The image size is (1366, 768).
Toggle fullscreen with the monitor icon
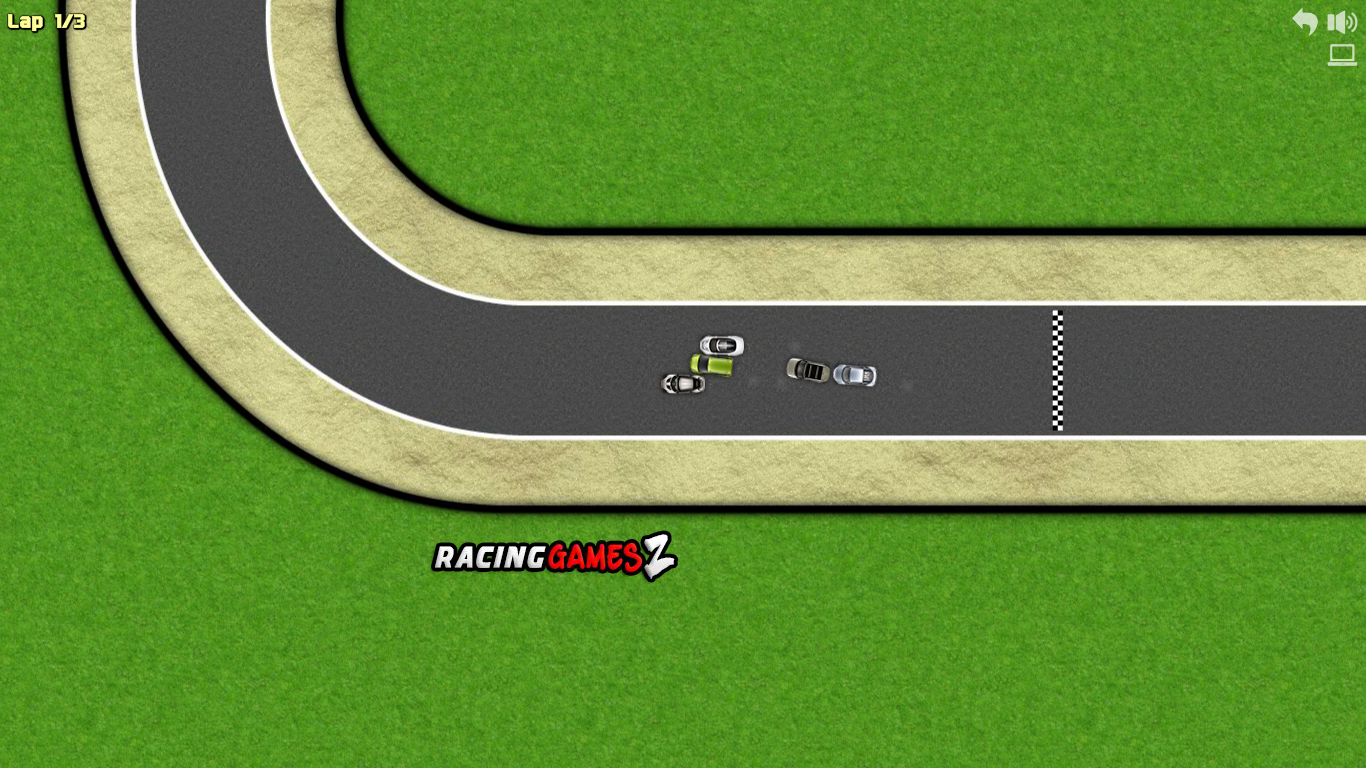click(1341, 55)
